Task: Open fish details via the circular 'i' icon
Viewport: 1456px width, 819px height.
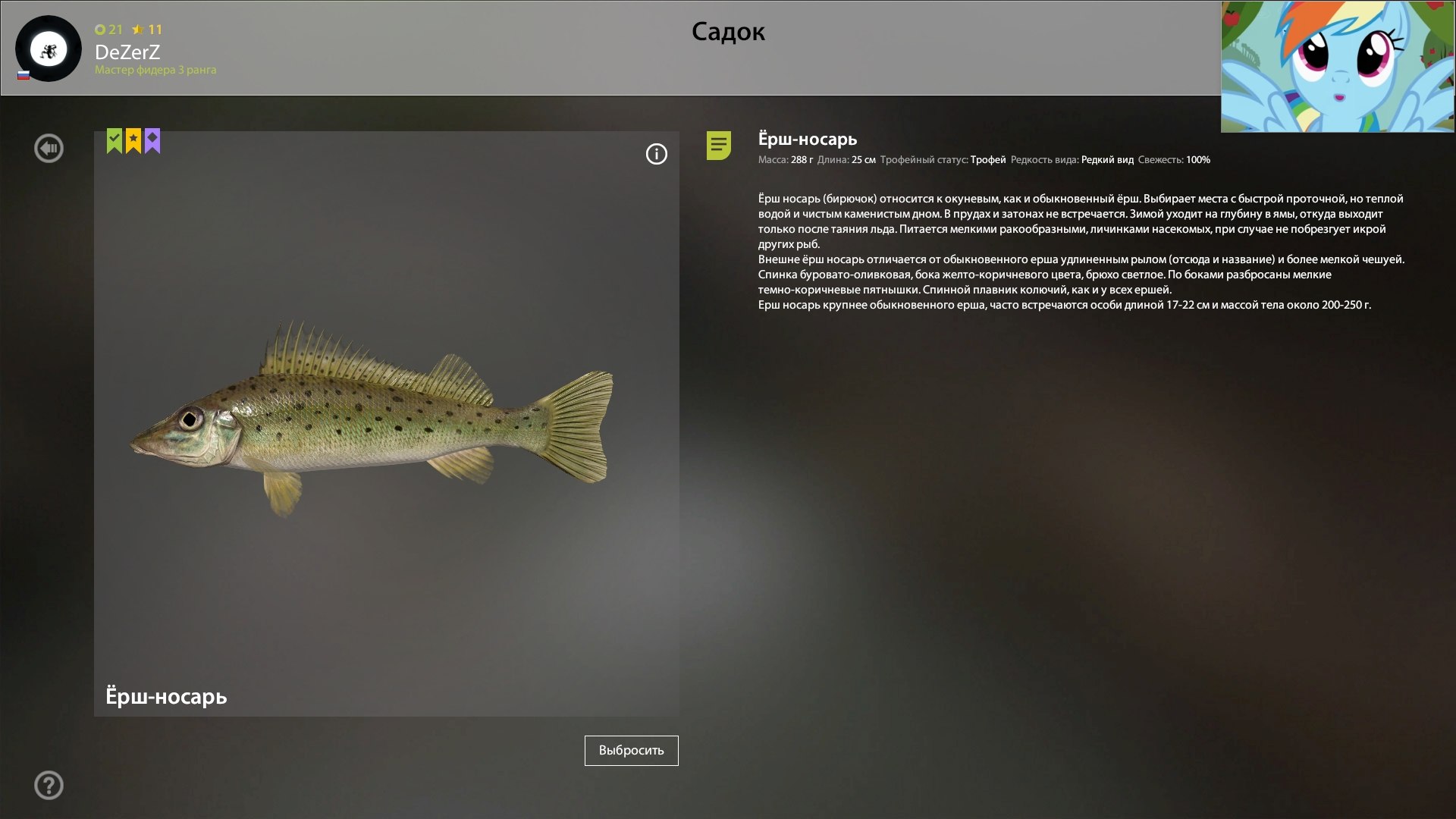Action: pos(655,154)
